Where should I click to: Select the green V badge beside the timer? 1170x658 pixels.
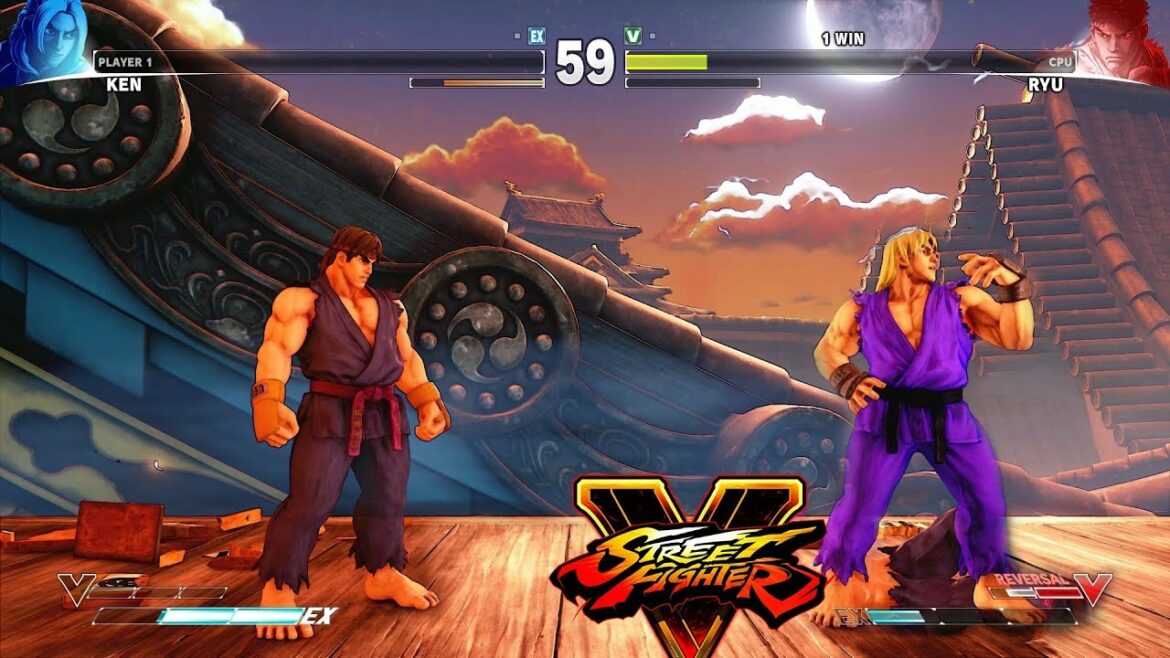[633, 36]
